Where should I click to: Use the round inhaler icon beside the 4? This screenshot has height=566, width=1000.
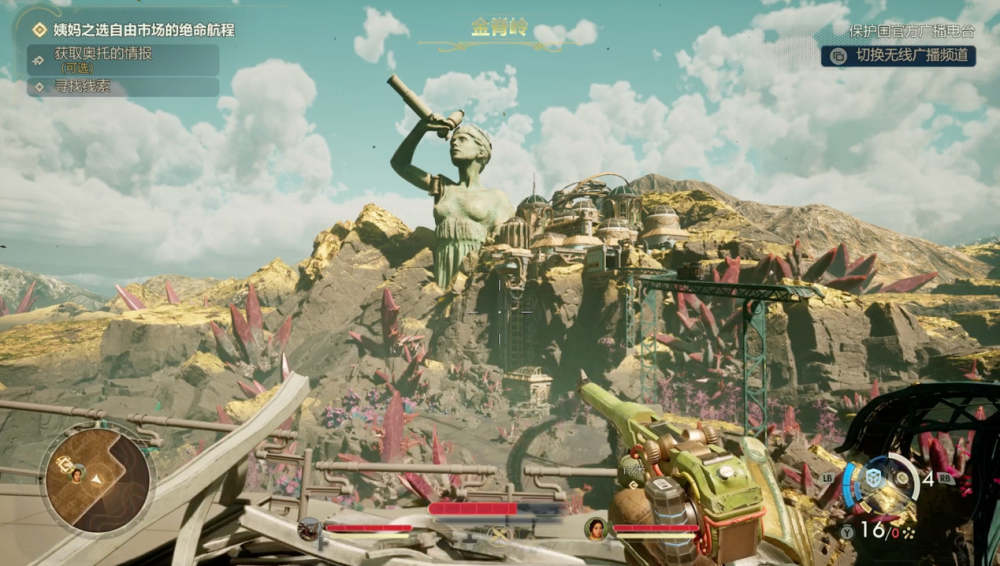[x=903, y=479]
